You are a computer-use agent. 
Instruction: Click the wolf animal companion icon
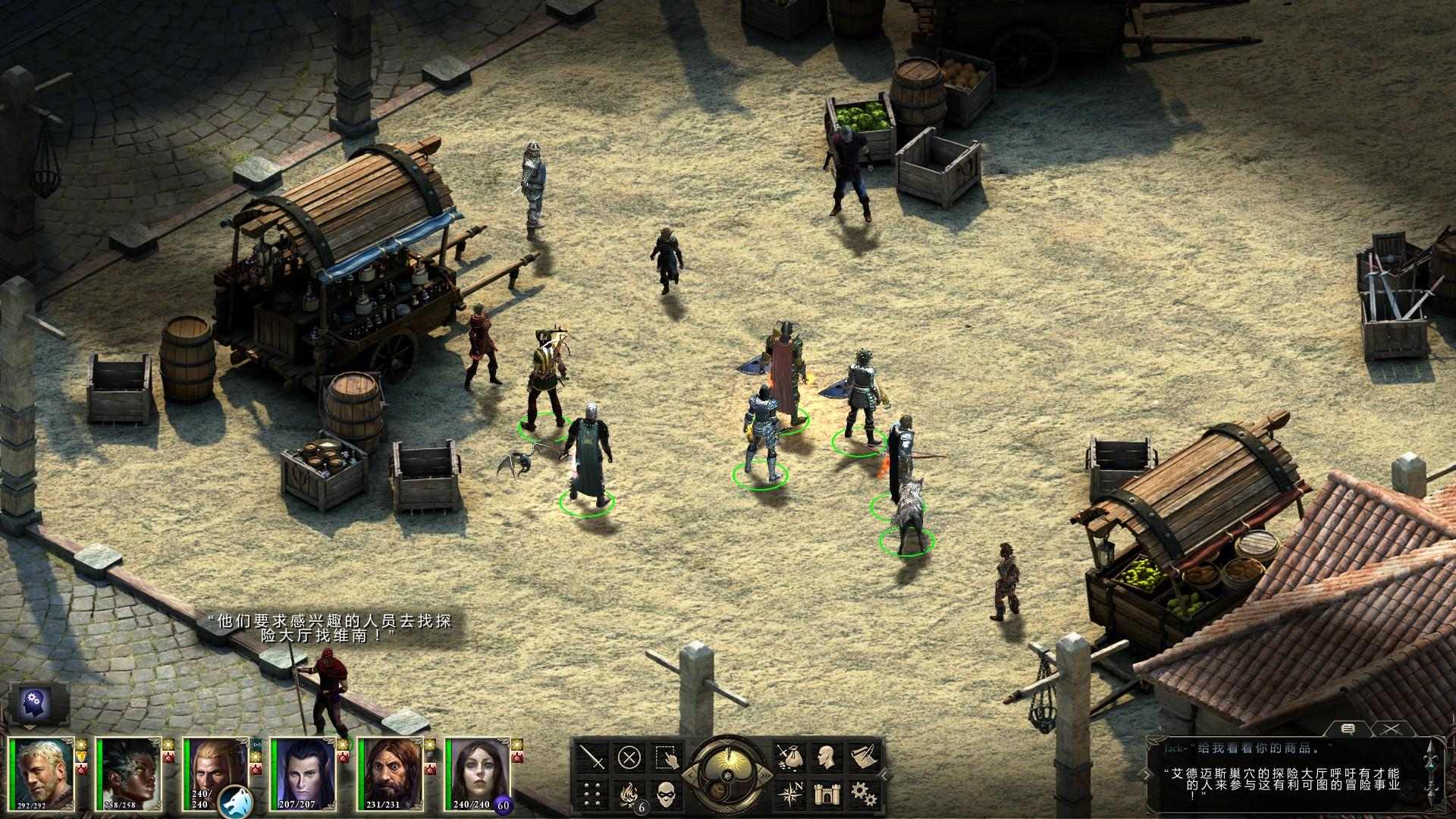(234, 799)
